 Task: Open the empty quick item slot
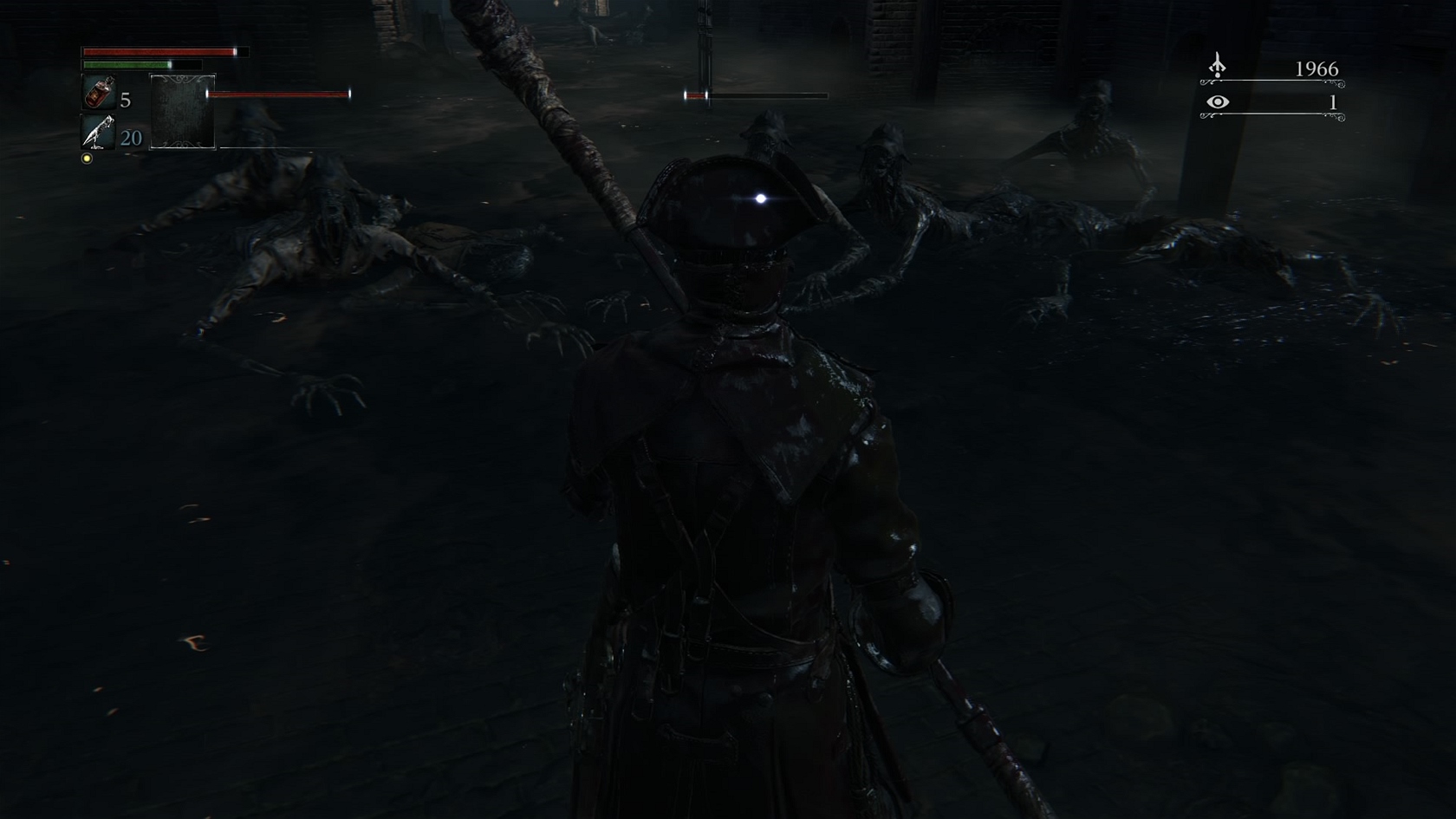click(x=182, y=112)
